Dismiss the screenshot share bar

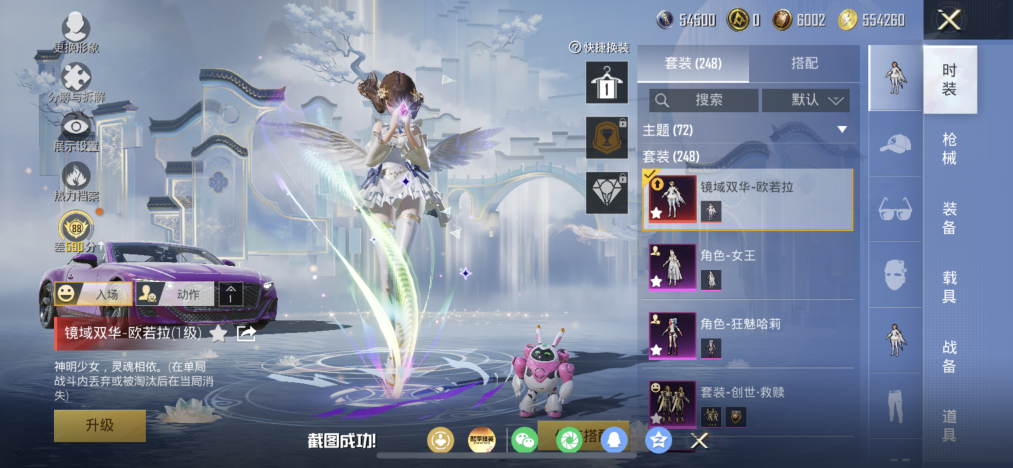point(700,440)
